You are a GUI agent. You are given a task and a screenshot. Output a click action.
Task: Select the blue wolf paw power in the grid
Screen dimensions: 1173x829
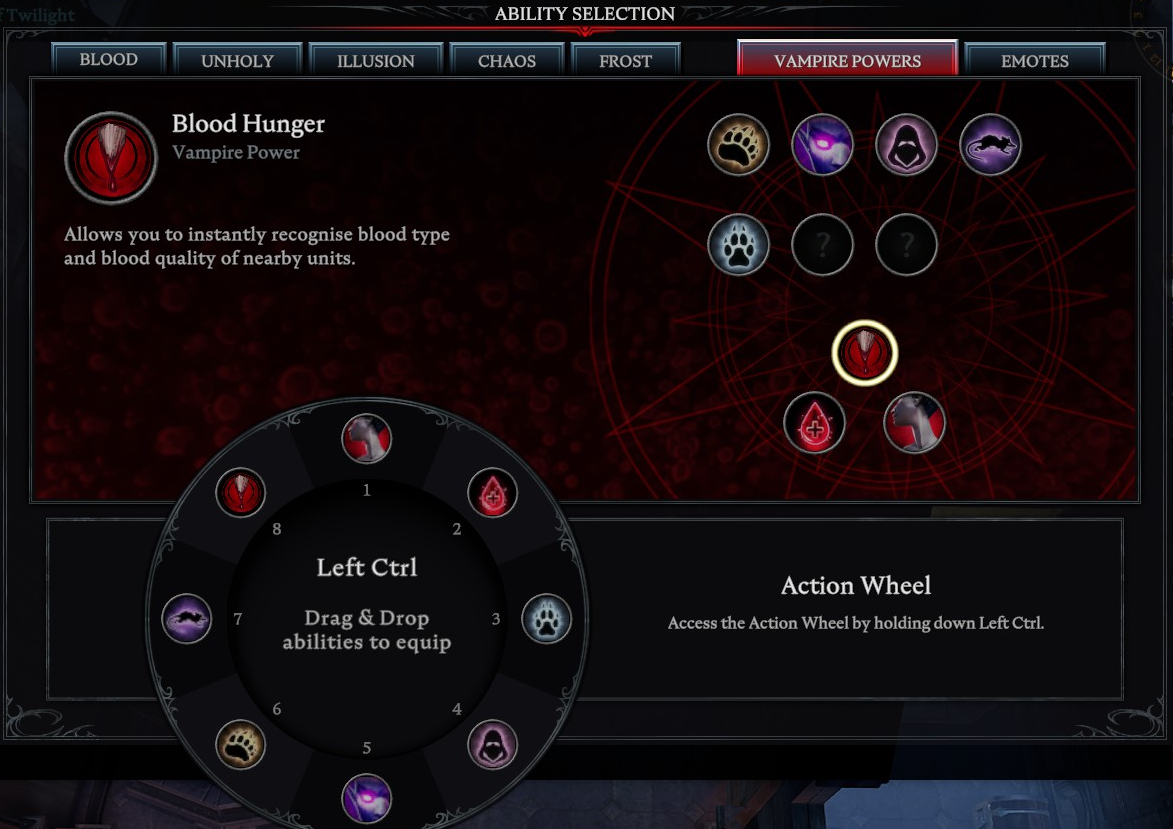click(x=738, y=243)
